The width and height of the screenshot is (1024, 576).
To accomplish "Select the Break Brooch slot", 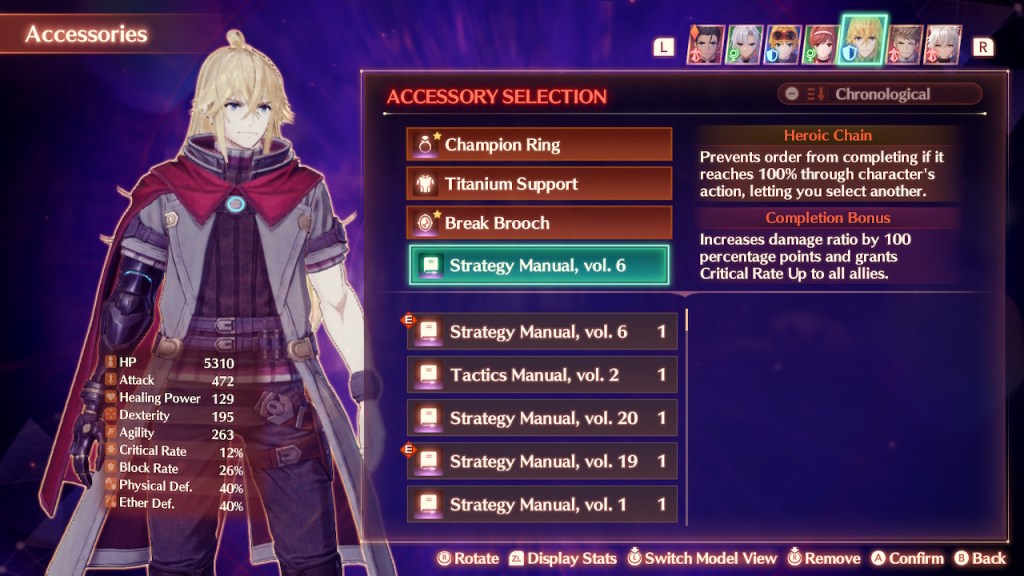I will click(x=539, y=223).
